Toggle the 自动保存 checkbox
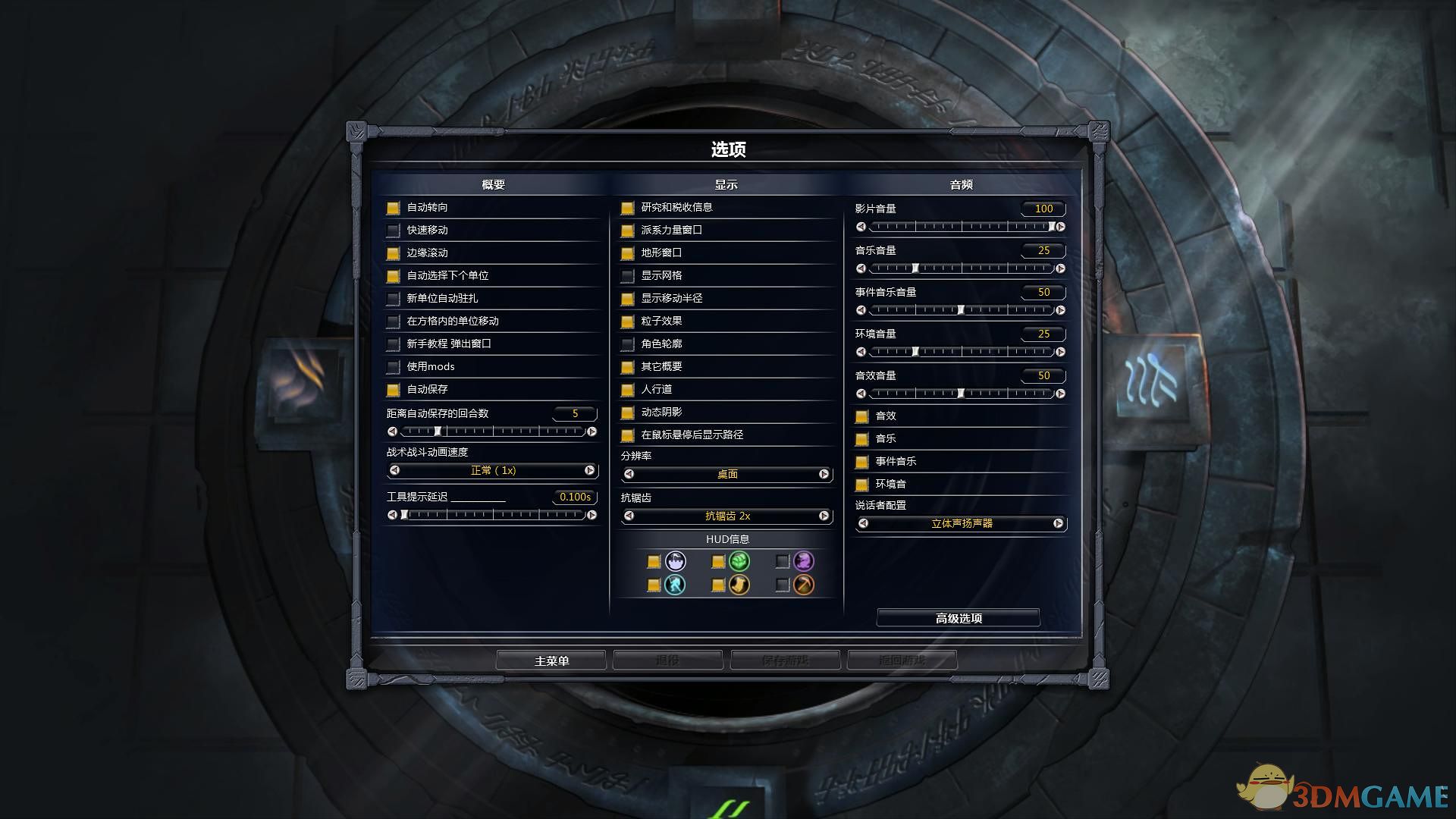Image resolution: width=1456 pixels, height=819 pixels. tap(392, 389)
